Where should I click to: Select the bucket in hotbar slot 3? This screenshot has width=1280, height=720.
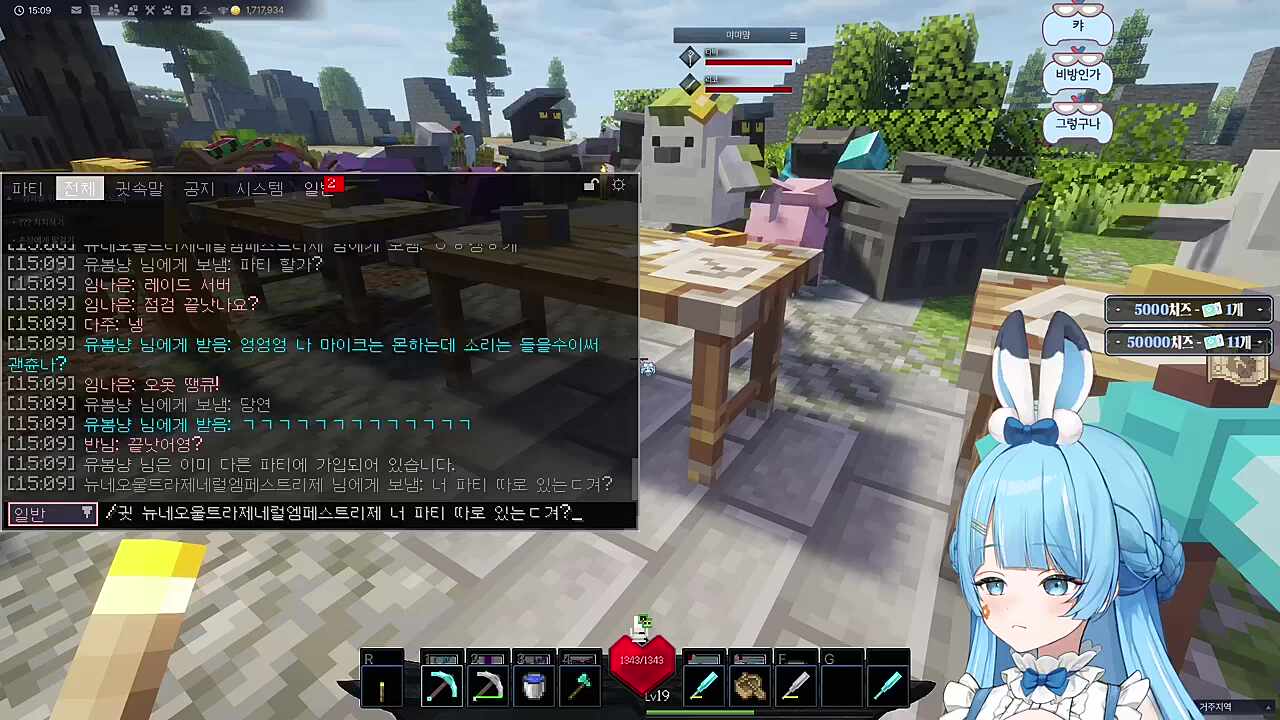(x=533, y=685)
